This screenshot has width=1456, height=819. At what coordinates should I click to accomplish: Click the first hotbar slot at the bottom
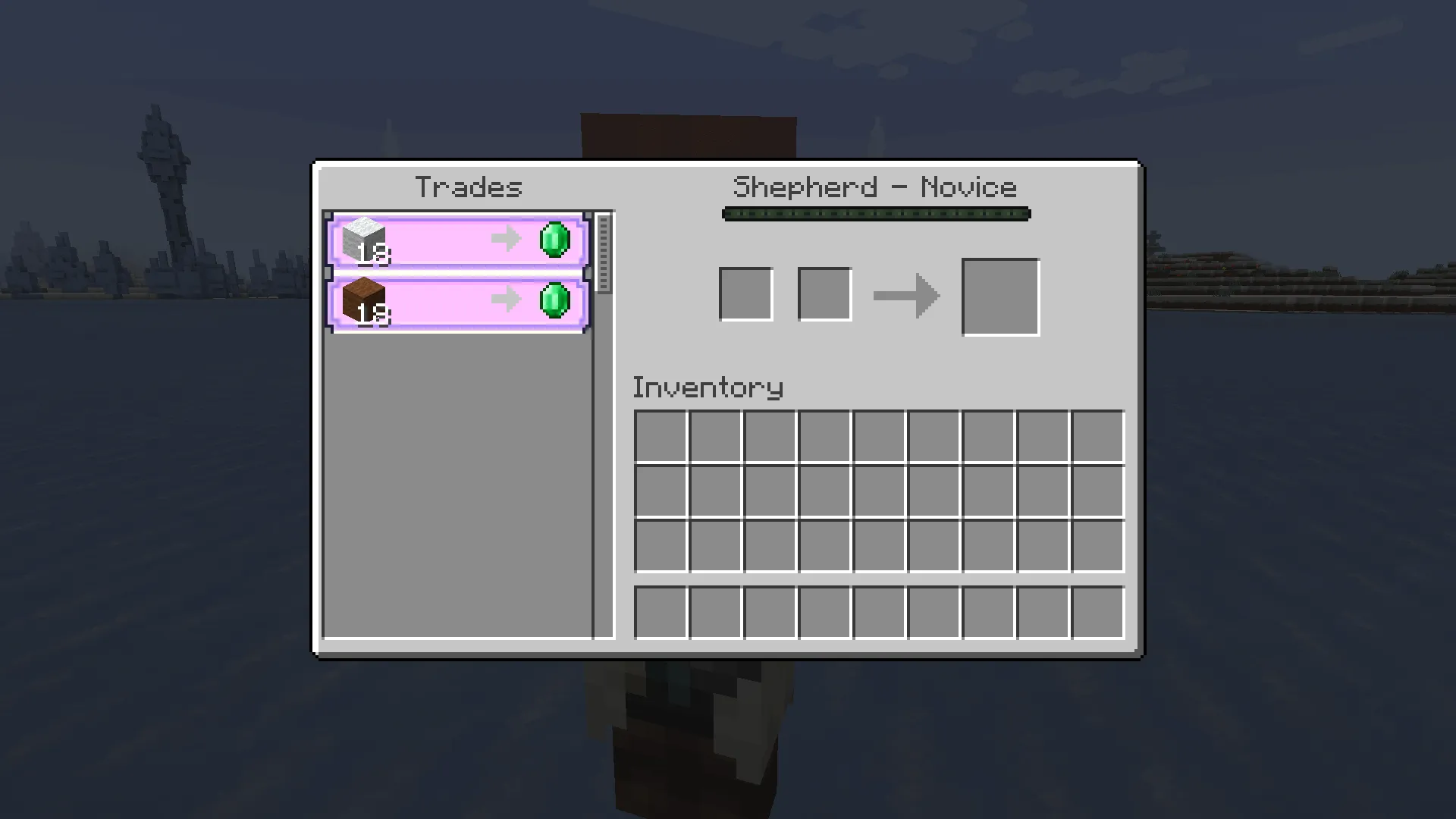tap(662, 612)
